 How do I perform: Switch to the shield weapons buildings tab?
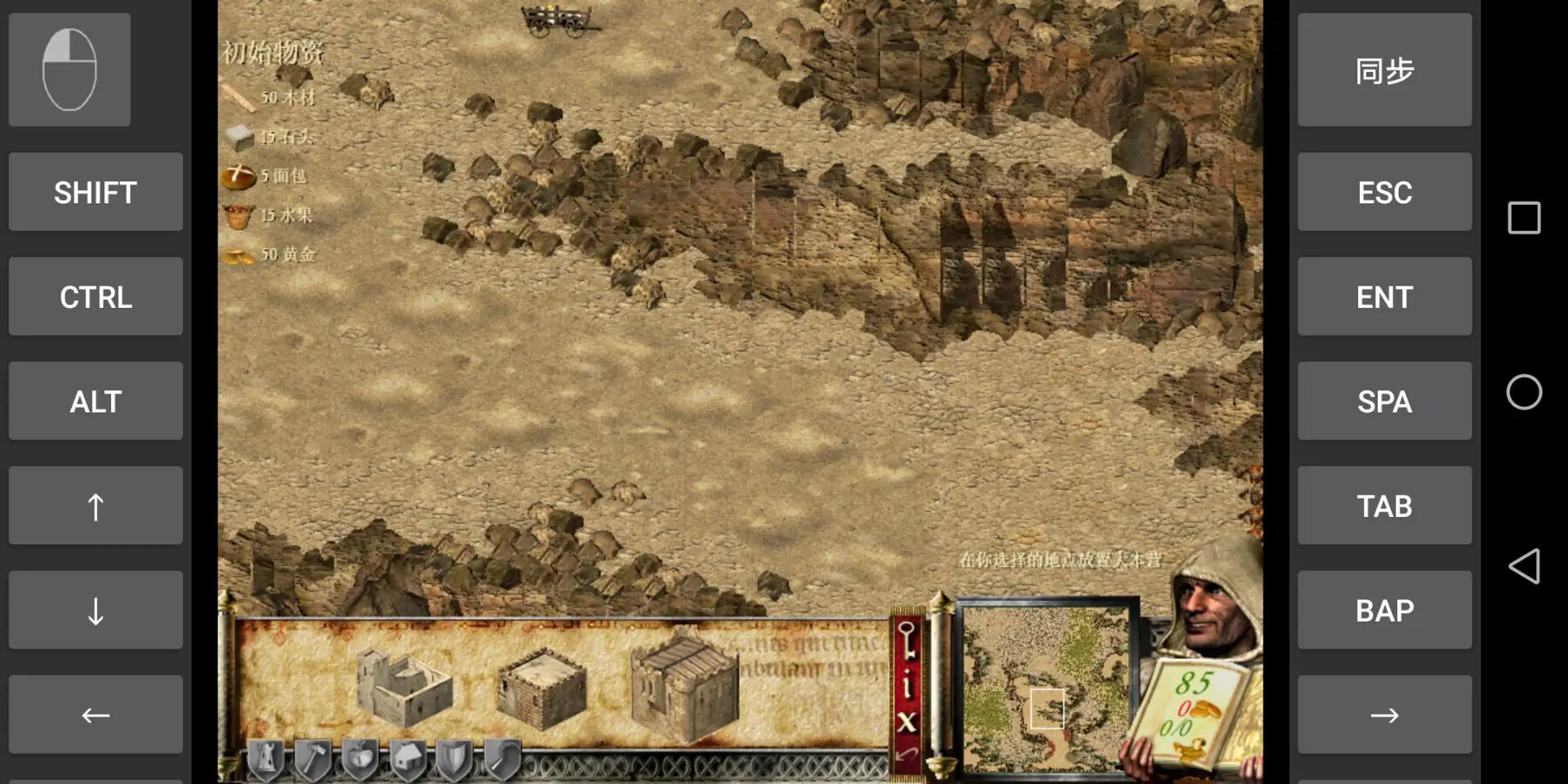pyautogui.click(x=454, y=759)
